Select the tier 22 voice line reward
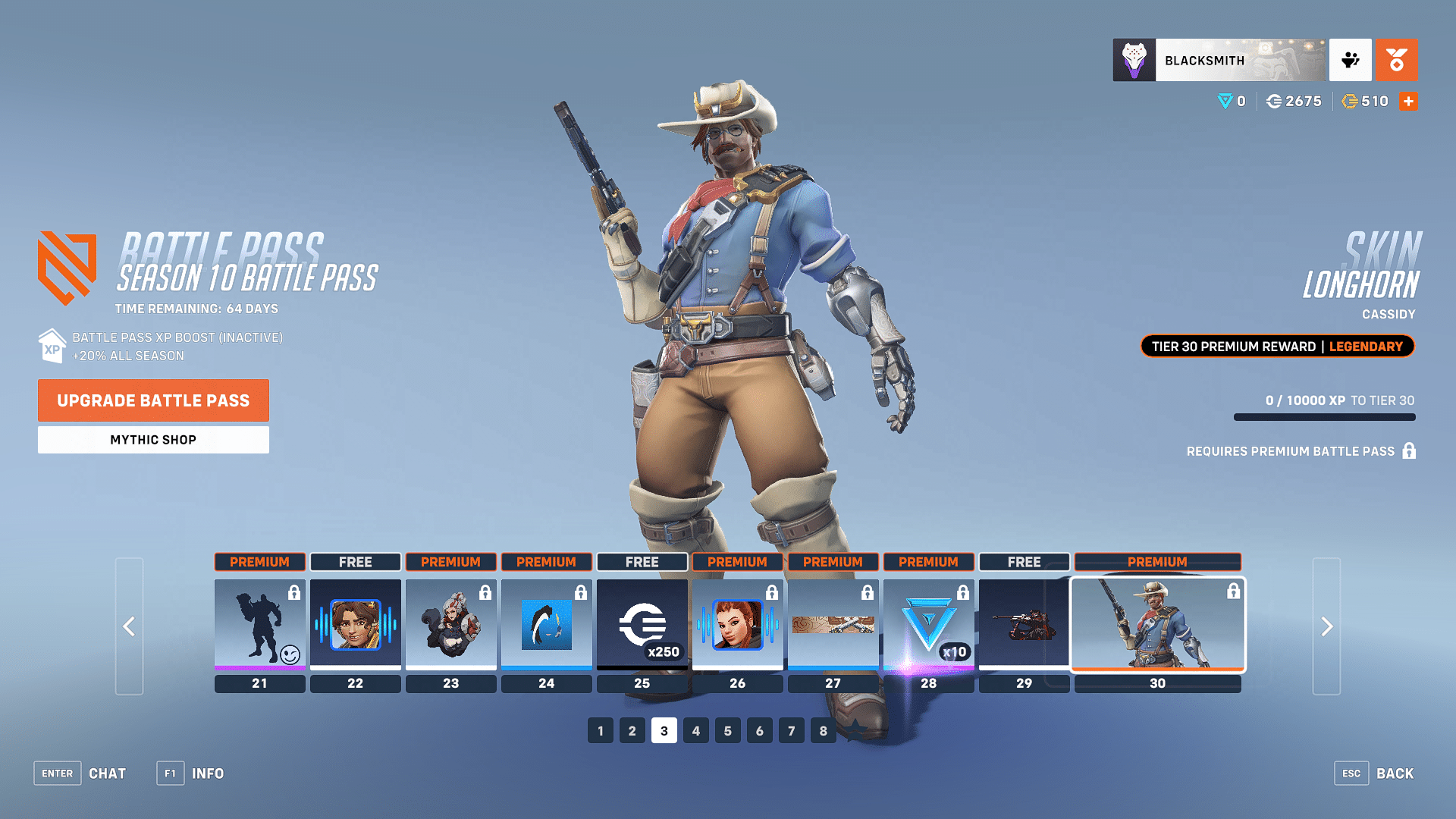The image size is (1456, 819). tap(355, 625)
